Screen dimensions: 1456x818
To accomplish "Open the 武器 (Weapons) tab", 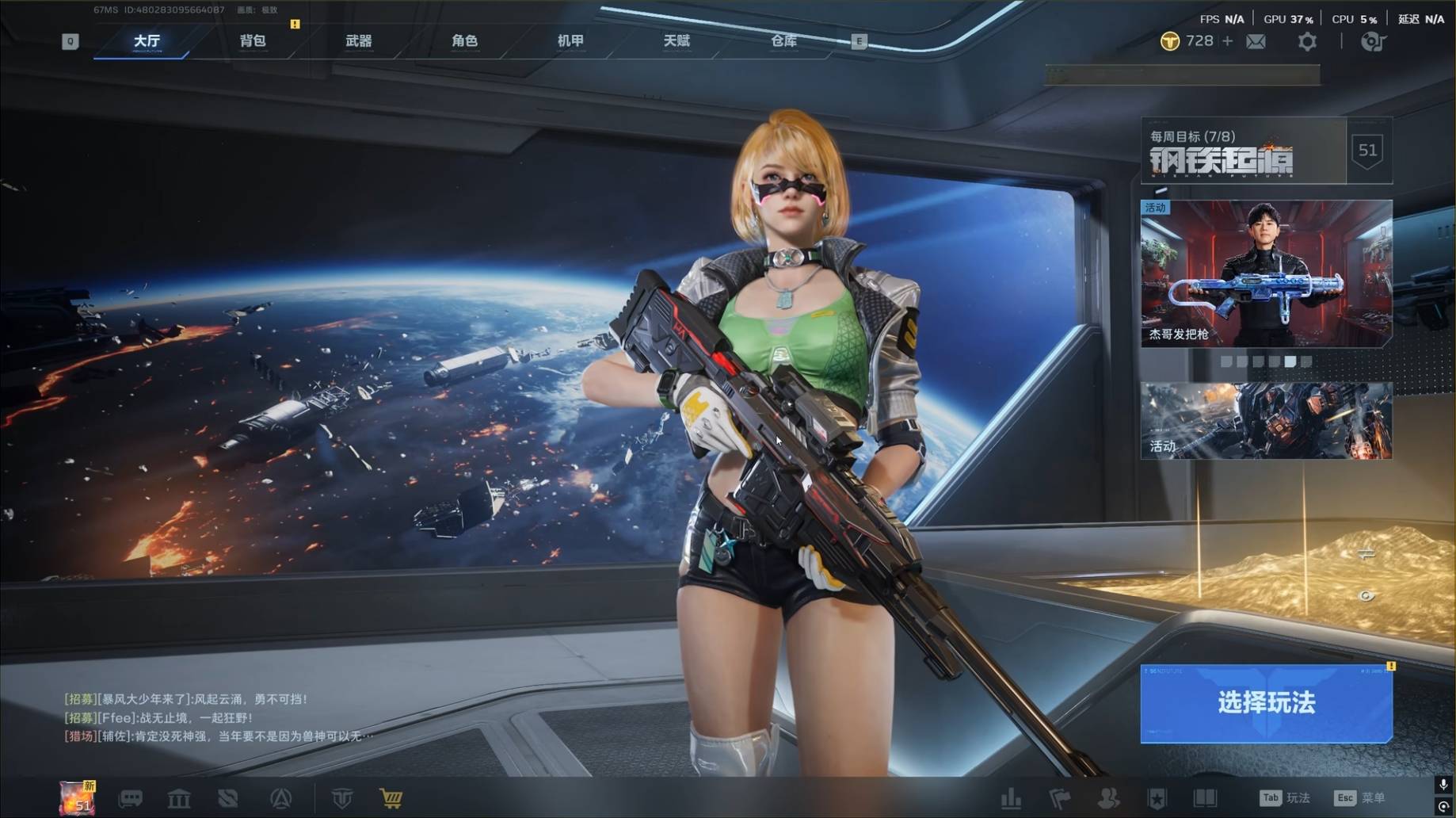I will [359, 41].
